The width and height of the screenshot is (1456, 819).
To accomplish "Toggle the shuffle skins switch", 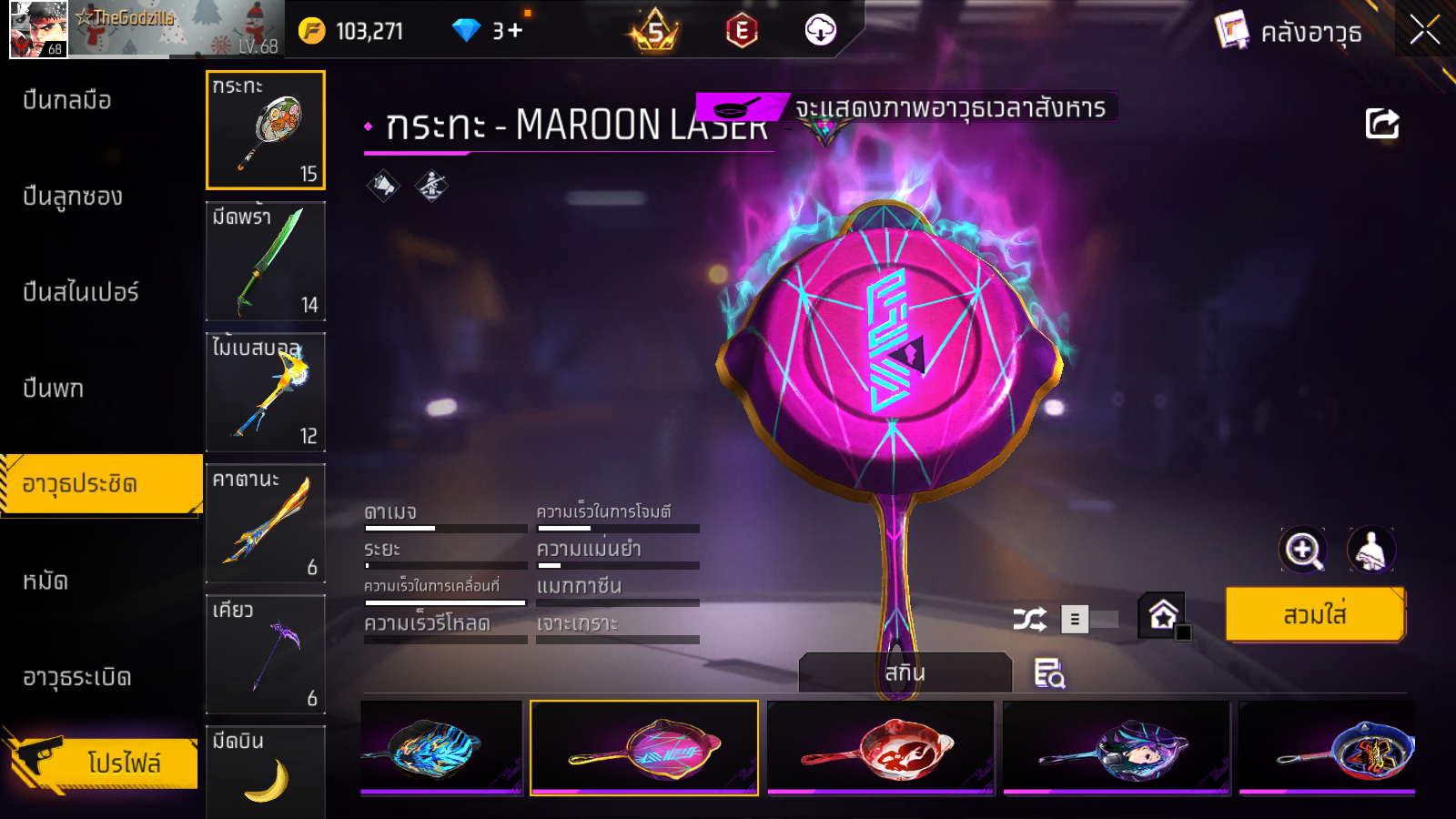I will coord(1090,620).
